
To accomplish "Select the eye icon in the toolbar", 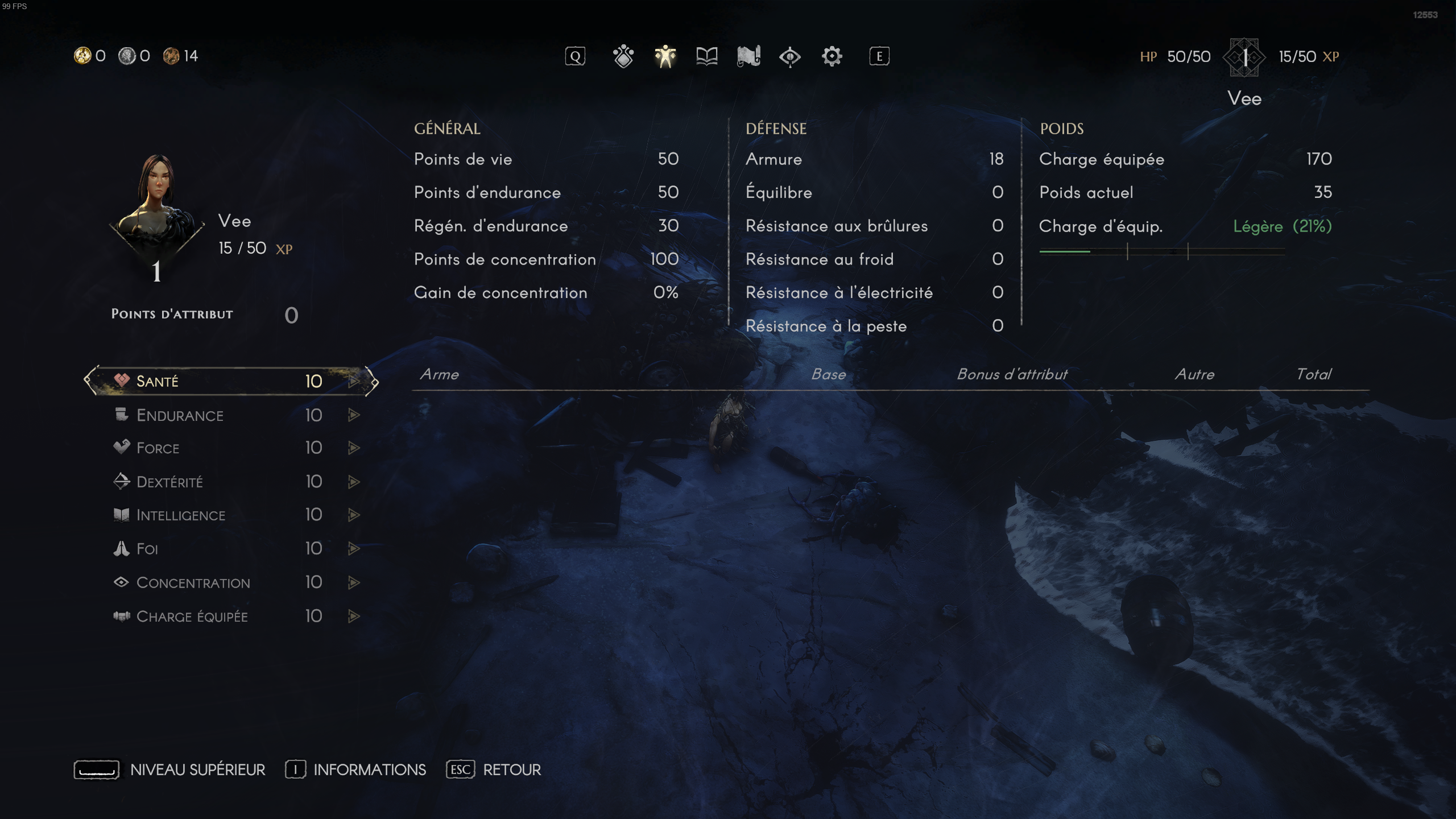I will (790, 56).
